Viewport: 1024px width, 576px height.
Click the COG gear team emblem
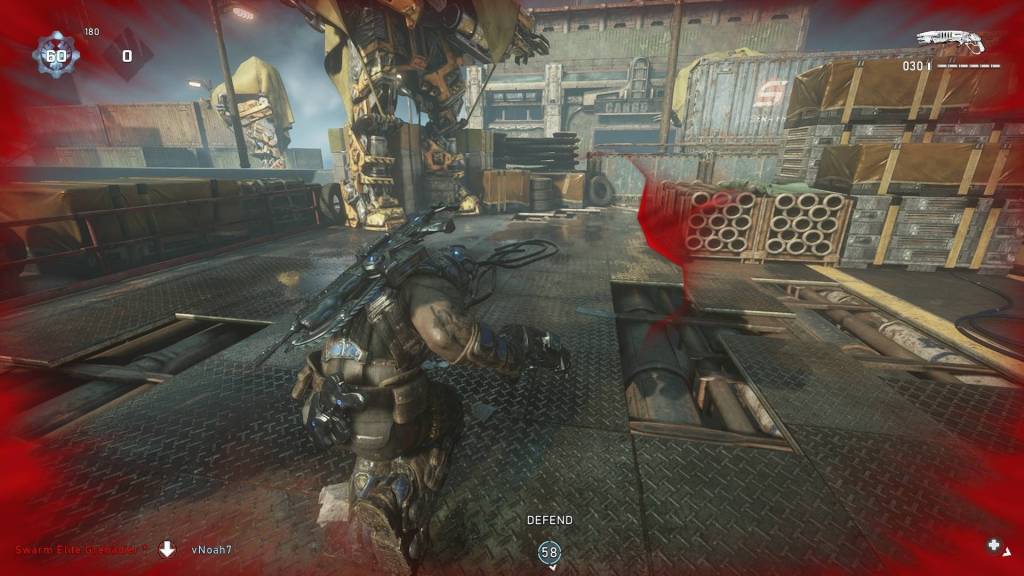click(x=54, y=55)
